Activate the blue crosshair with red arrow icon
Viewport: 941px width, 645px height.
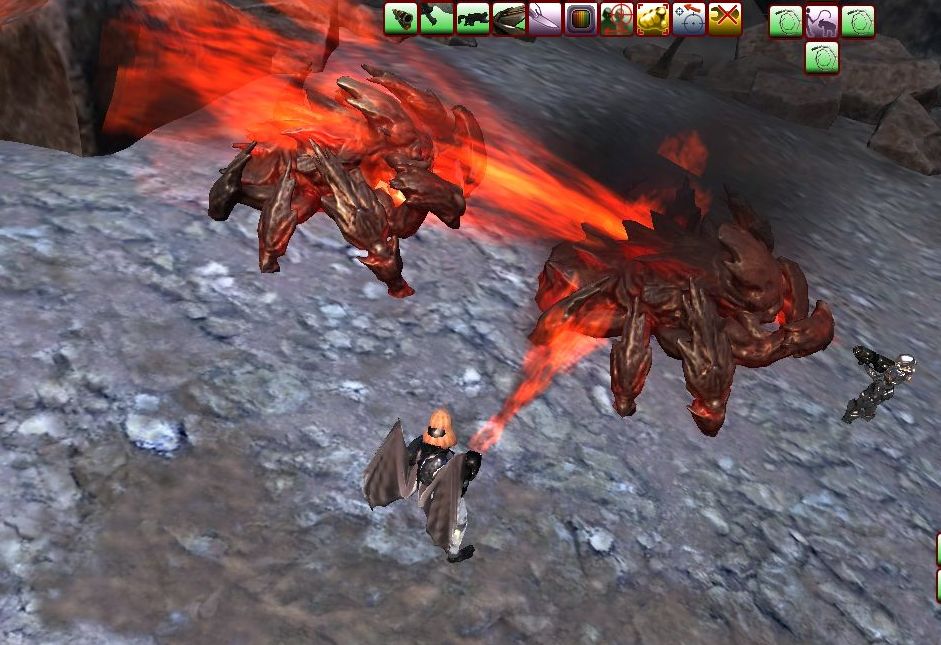(689, 19)
